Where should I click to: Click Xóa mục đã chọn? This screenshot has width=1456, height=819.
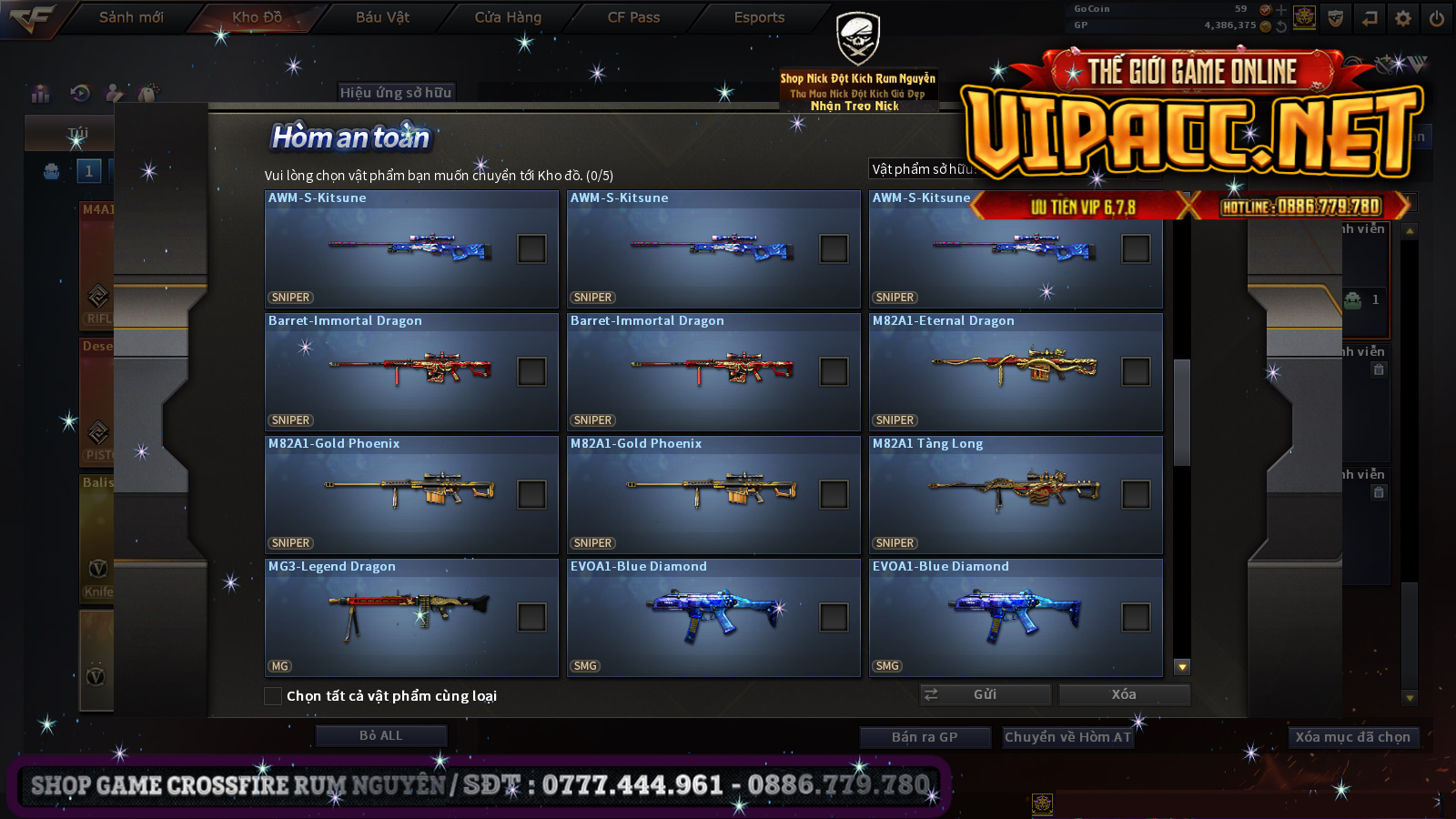(x=1352, y=737)
